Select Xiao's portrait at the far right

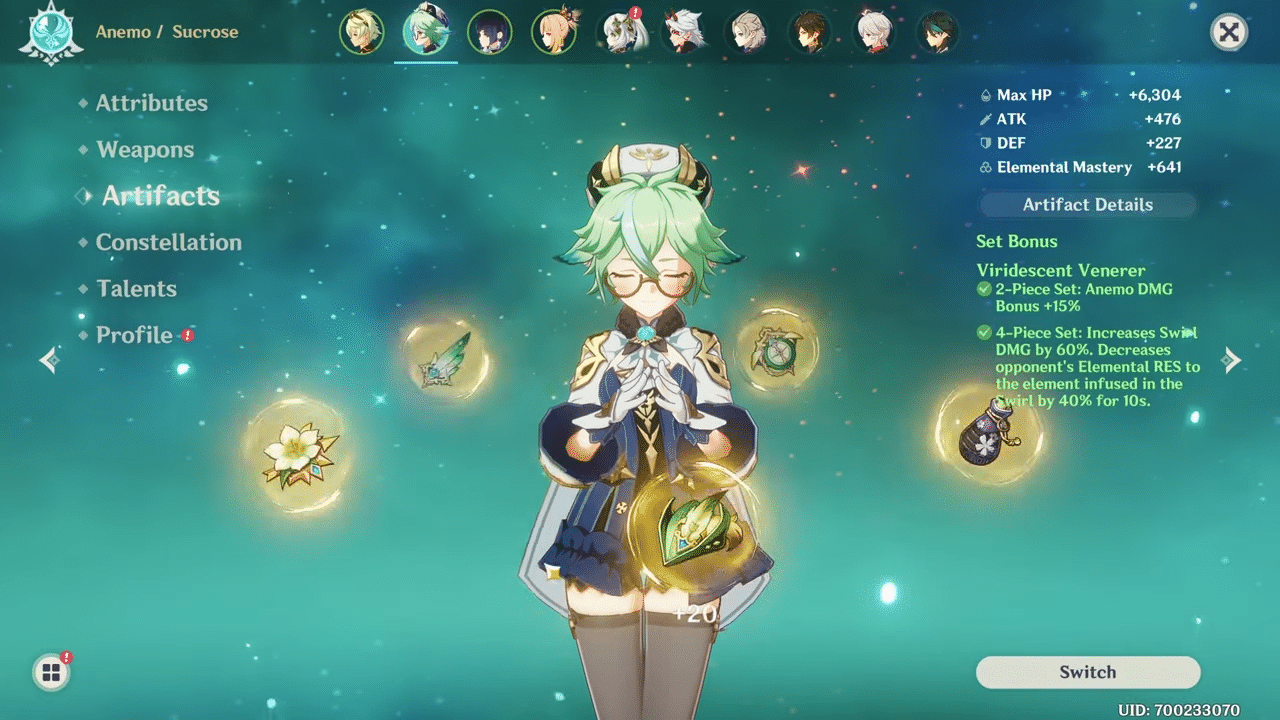tap(938, 31)
